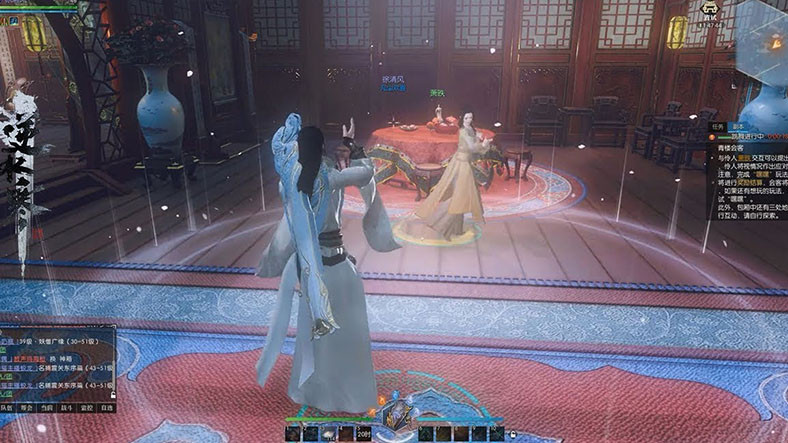Switch to the 战斗 chat tab

67,408
